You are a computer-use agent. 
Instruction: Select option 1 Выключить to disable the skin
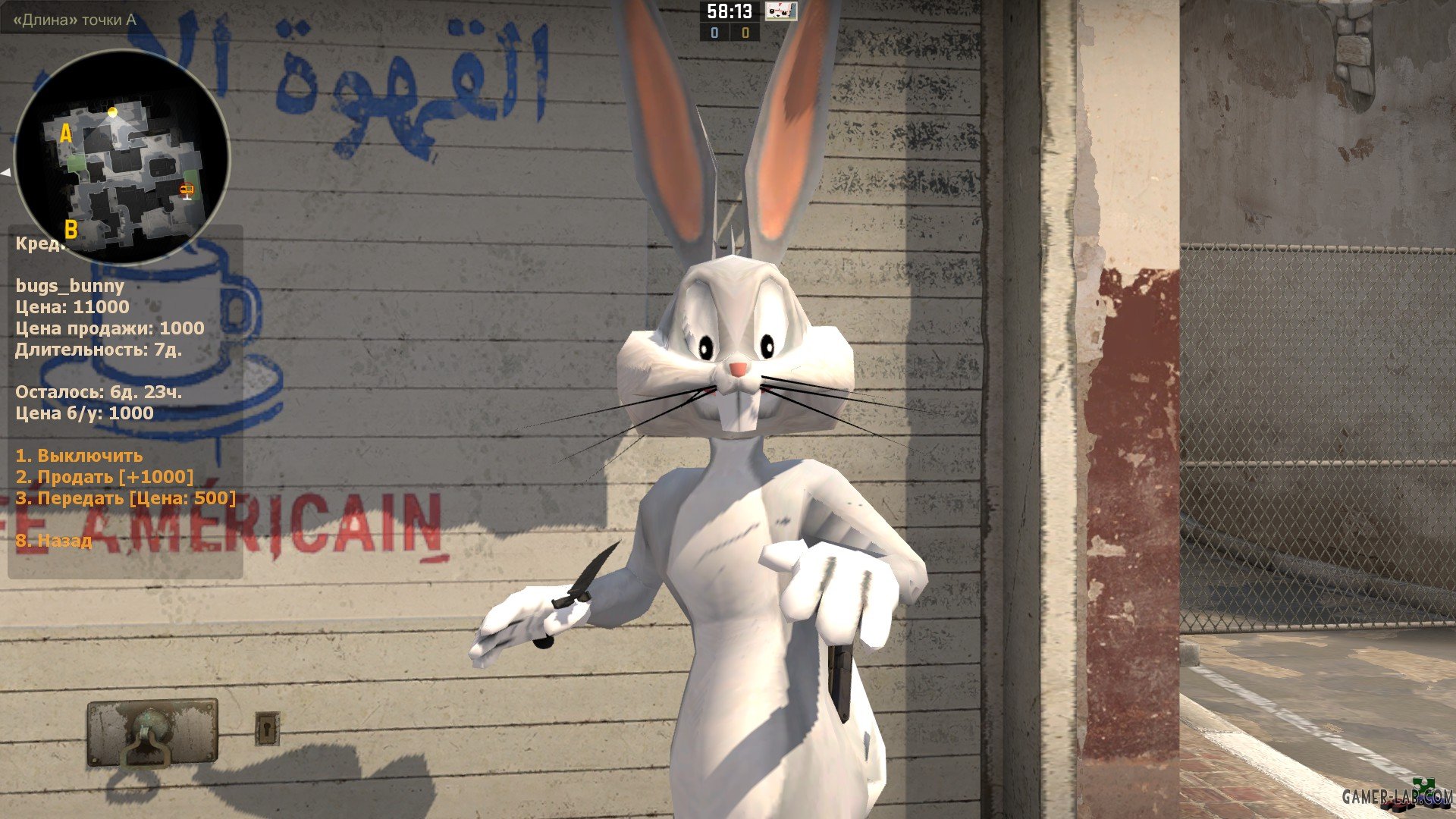coord(80,457)
